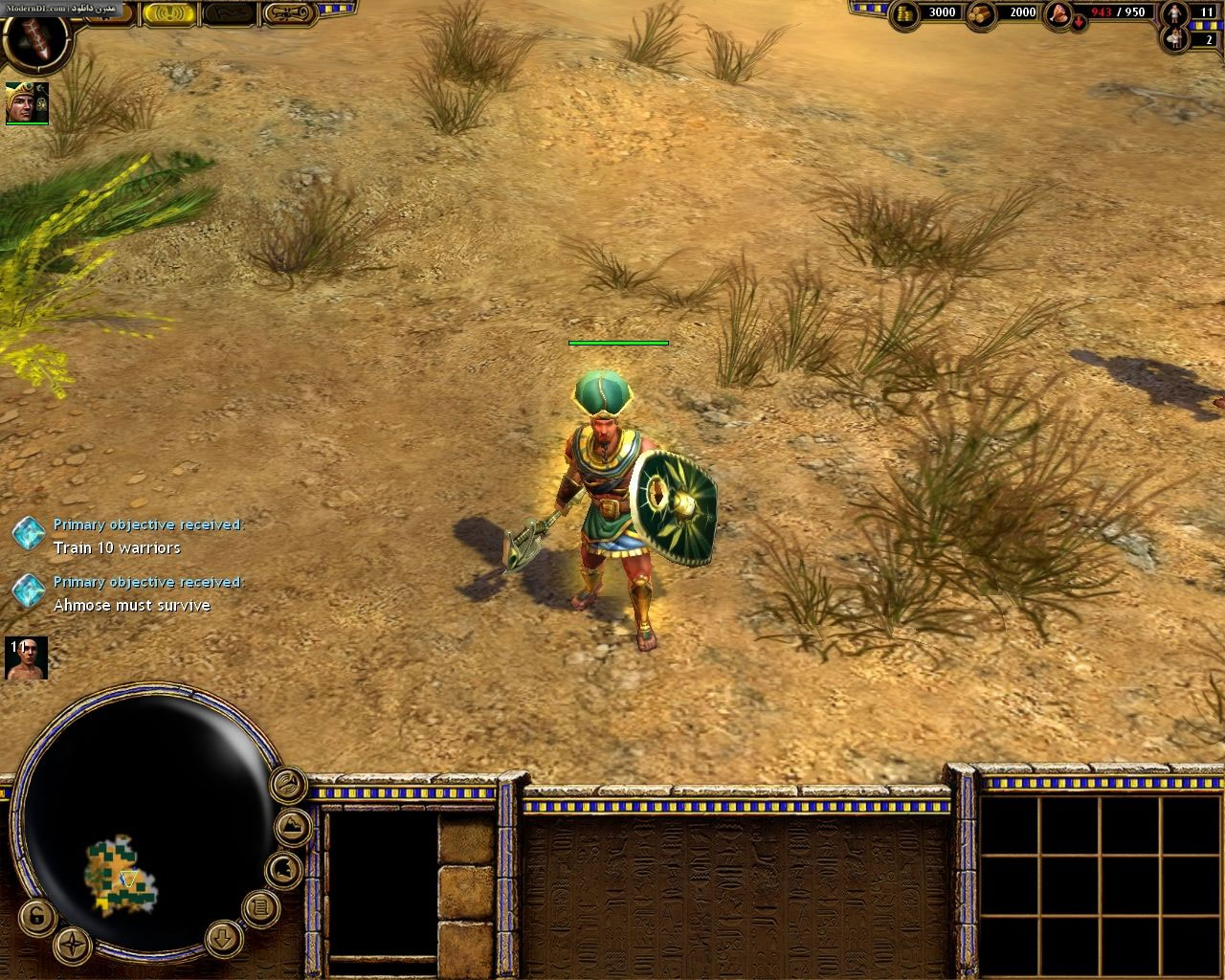The height and width of the screenshot is (980, 1225).
Task: Click the yellow alert signal button
Action: pos(168,13)
